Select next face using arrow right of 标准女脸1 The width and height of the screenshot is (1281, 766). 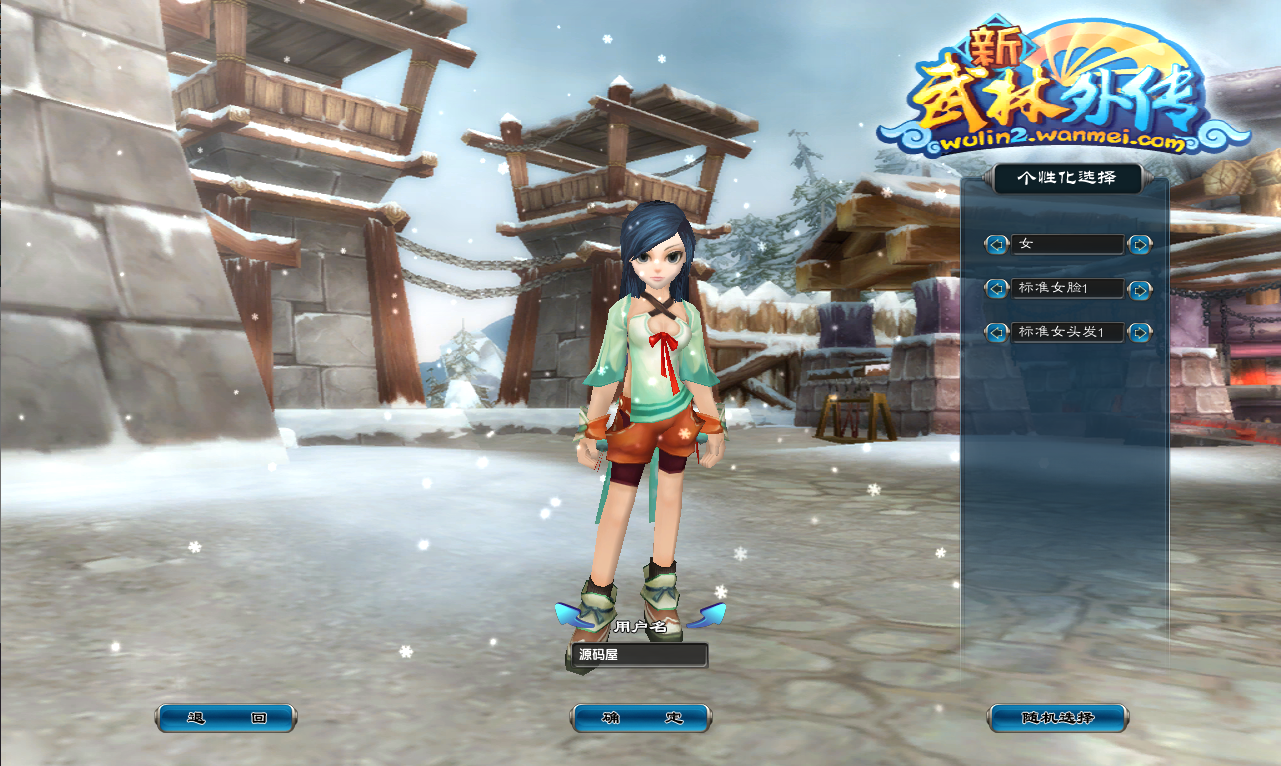[x=1139, y=289]
